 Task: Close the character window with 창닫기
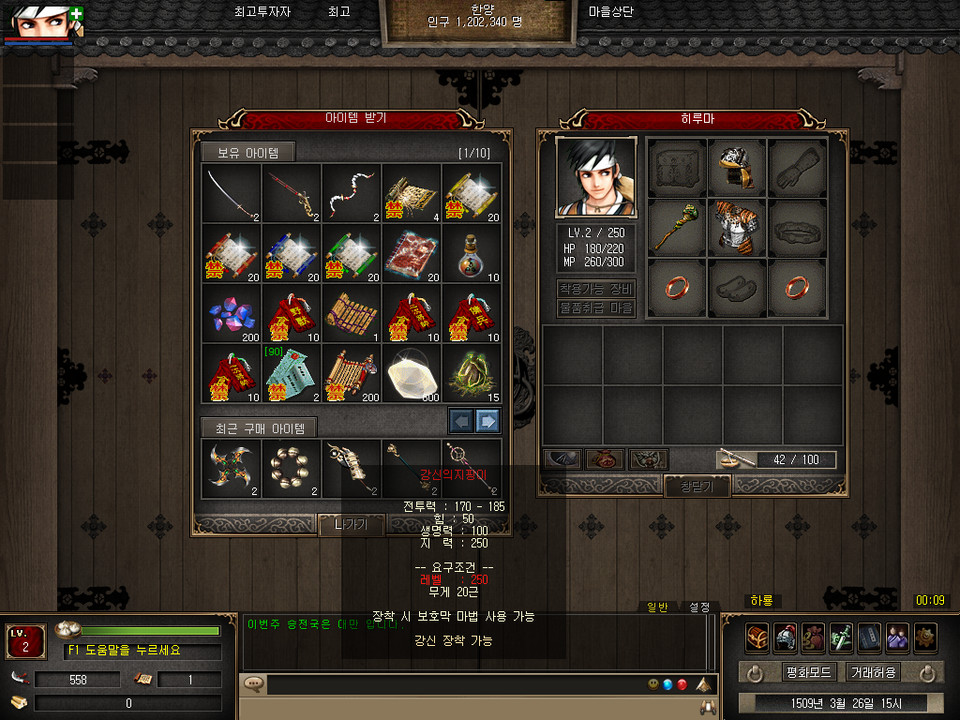[697, 486]
